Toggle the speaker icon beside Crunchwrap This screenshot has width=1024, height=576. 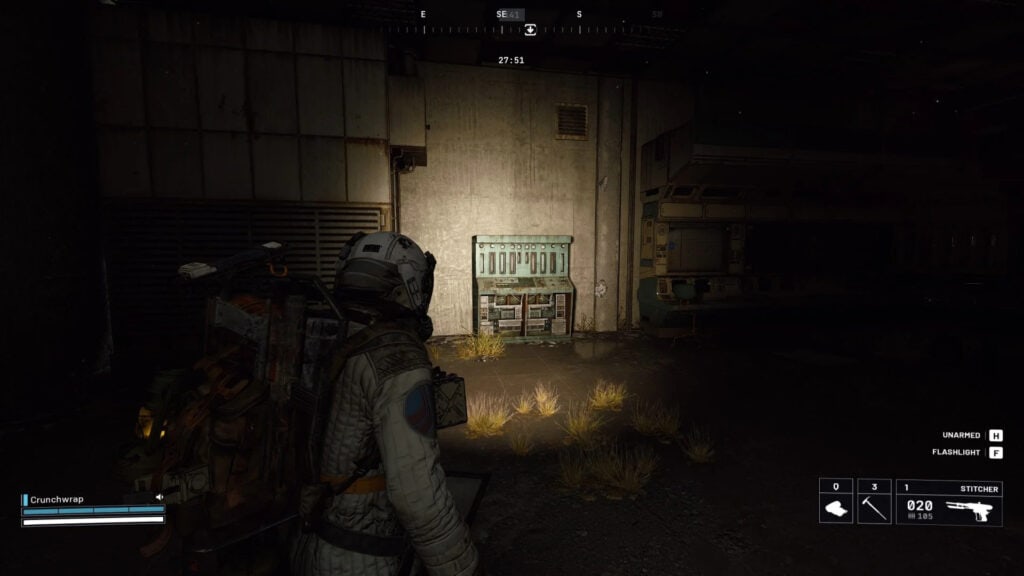[159, 497]
